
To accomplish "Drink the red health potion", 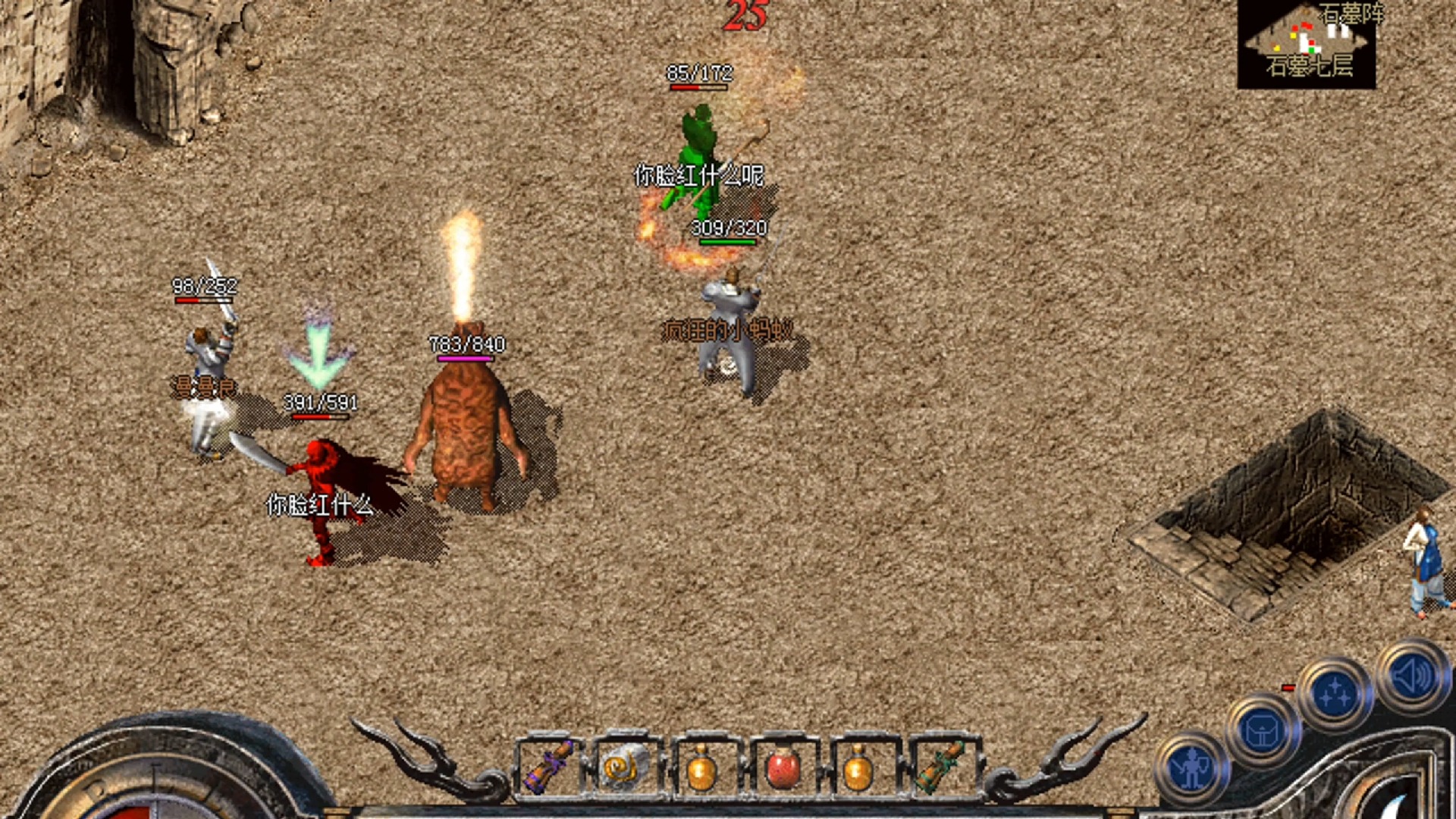I will 782,767.
